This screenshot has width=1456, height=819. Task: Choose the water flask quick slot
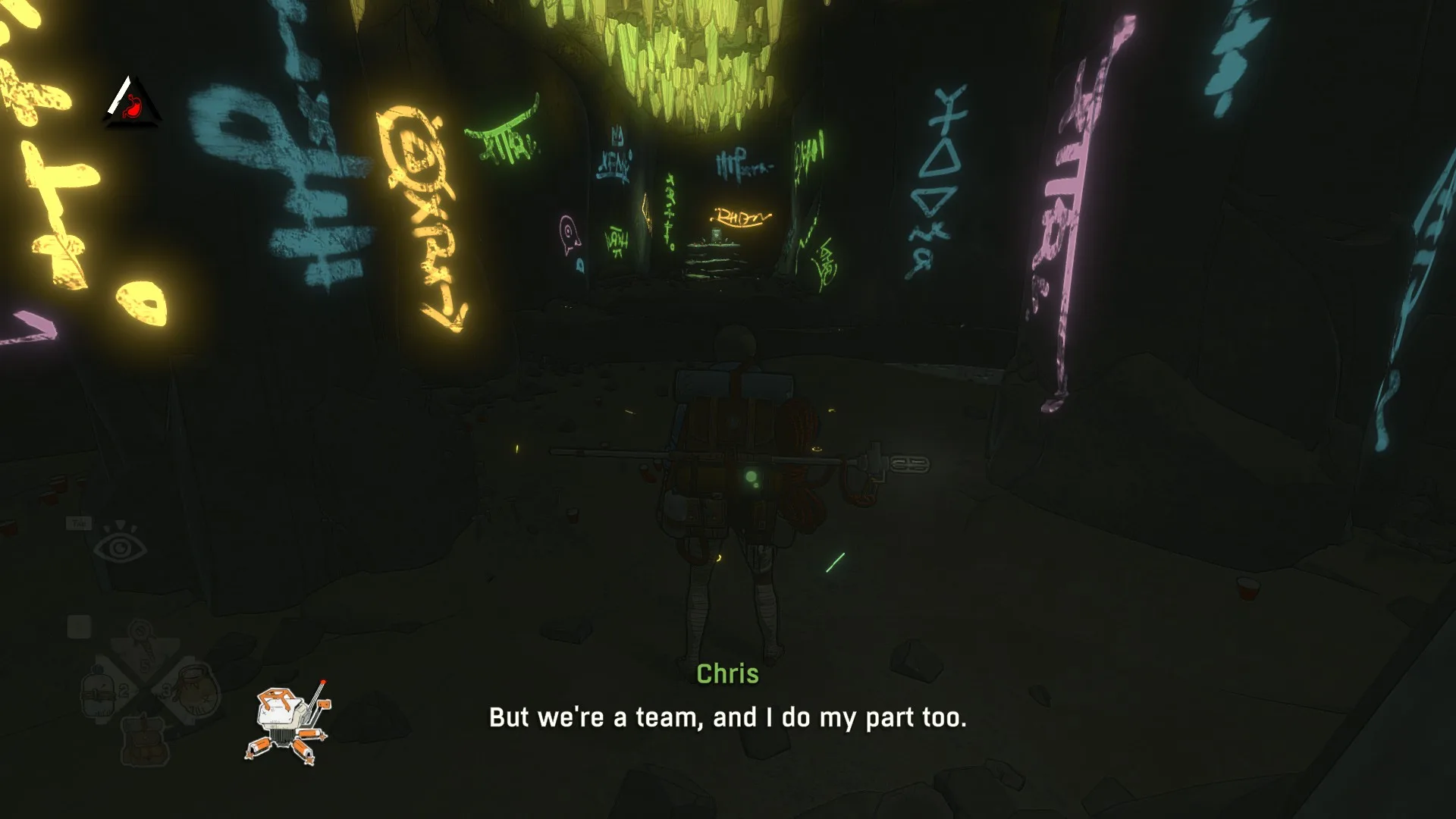tap(99, 691)
